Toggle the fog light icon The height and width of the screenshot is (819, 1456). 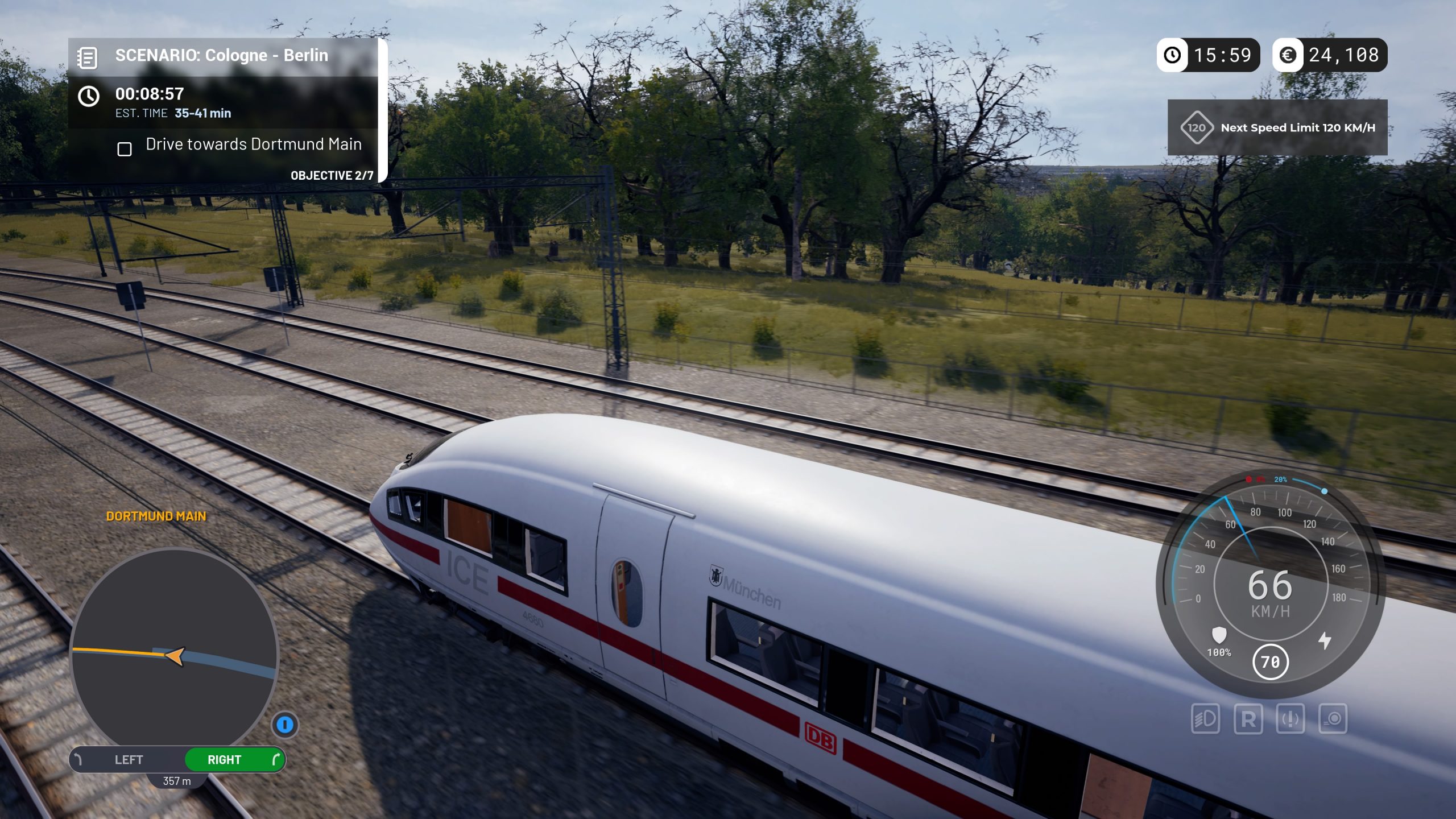[x=1333, y=719]
